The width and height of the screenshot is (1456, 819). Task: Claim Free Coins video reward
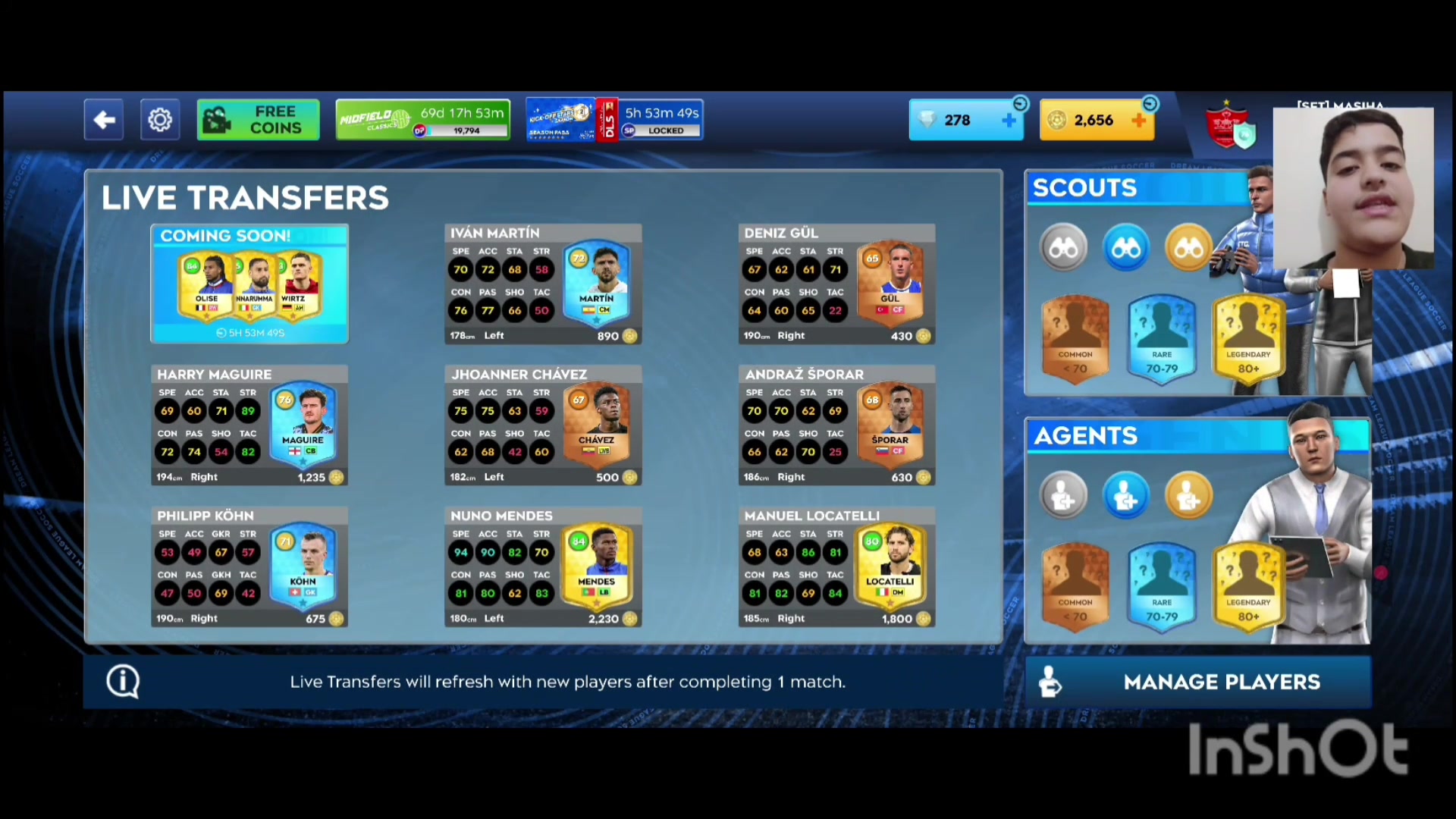click(x=258, y=120)
